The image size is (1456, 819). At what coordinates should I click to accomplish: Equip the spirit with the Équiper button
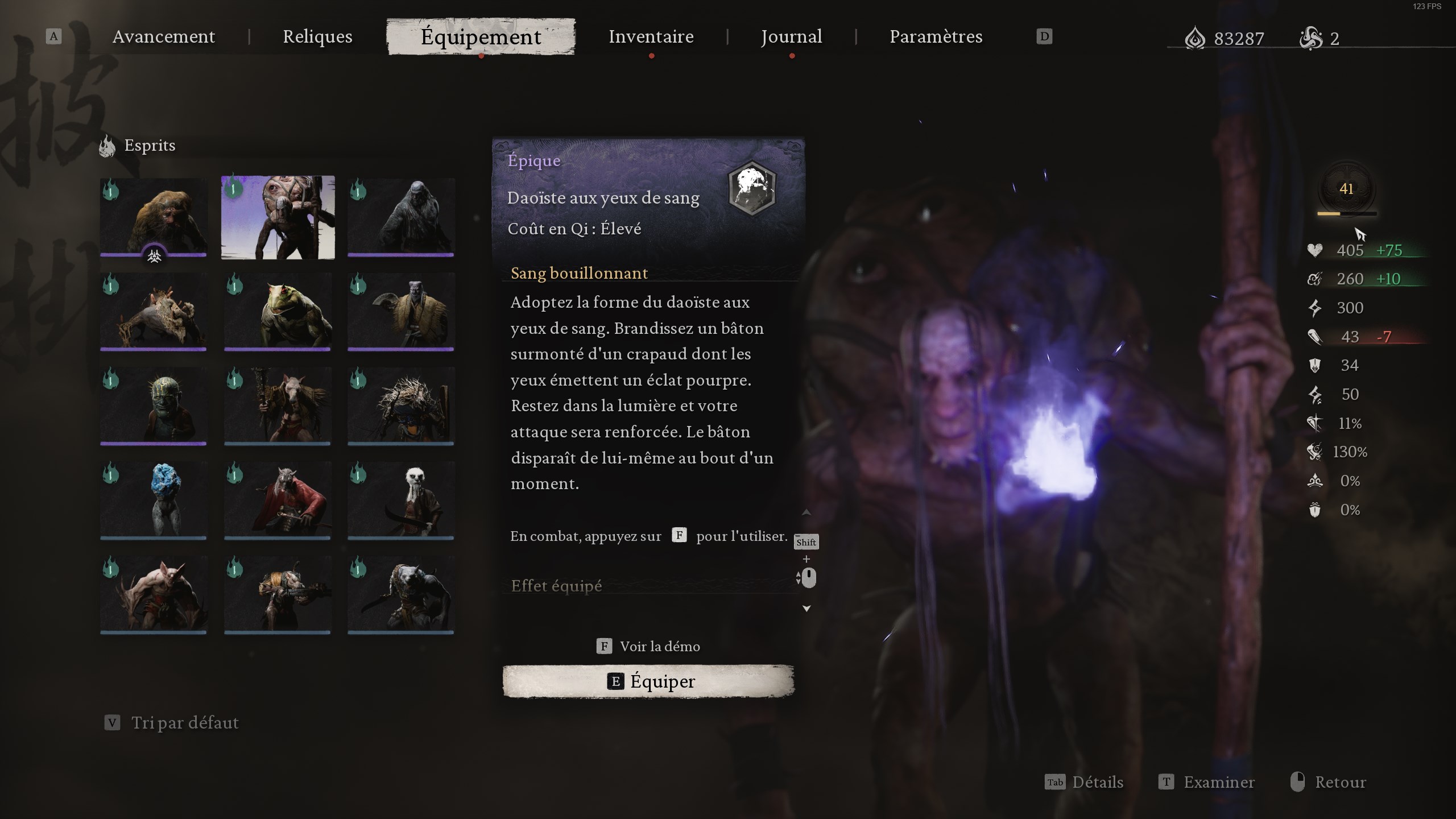648,681
